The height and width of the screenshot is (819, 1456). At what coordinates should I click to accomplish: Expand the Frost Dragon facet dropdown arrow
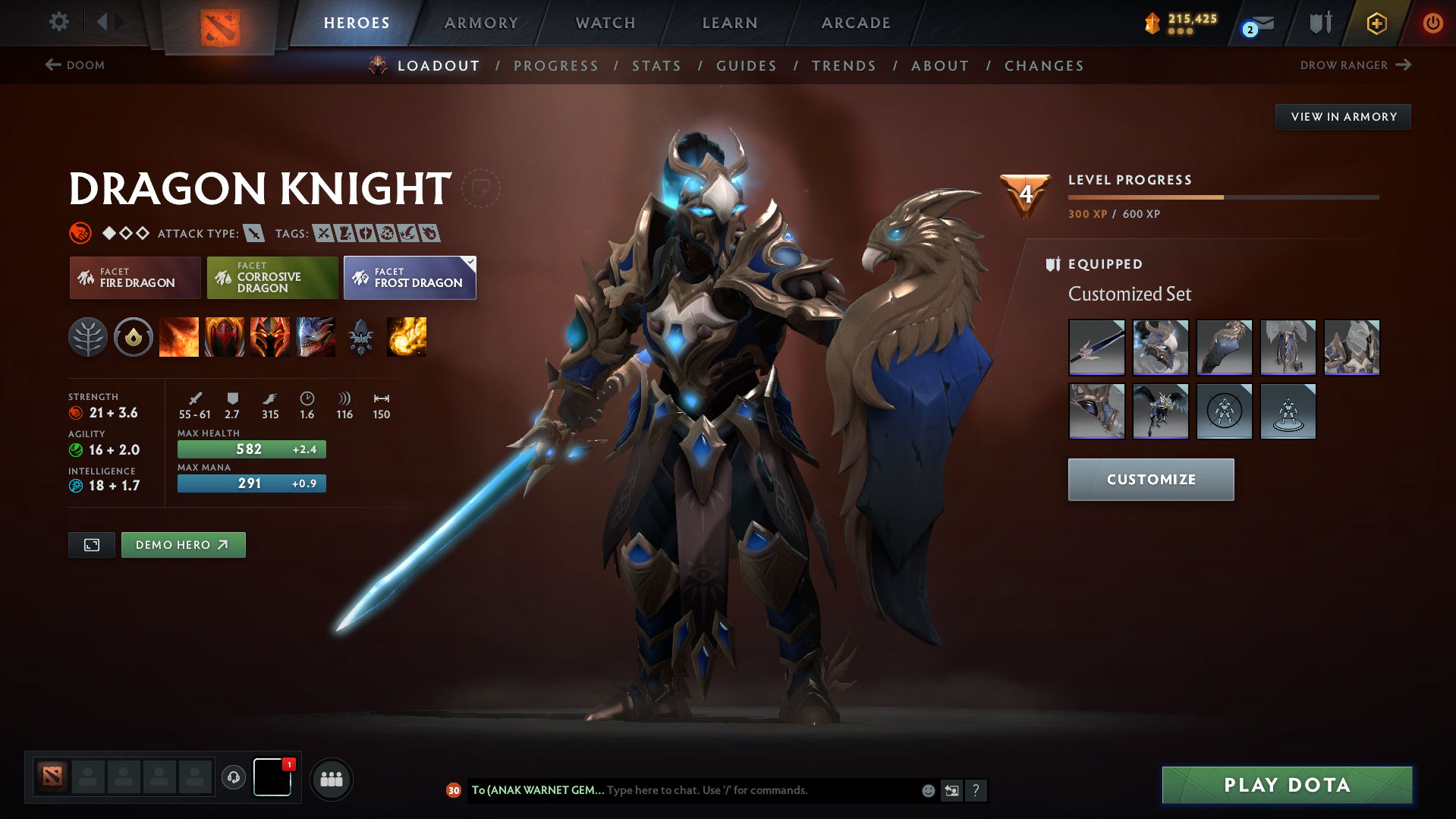coord(470,260)
